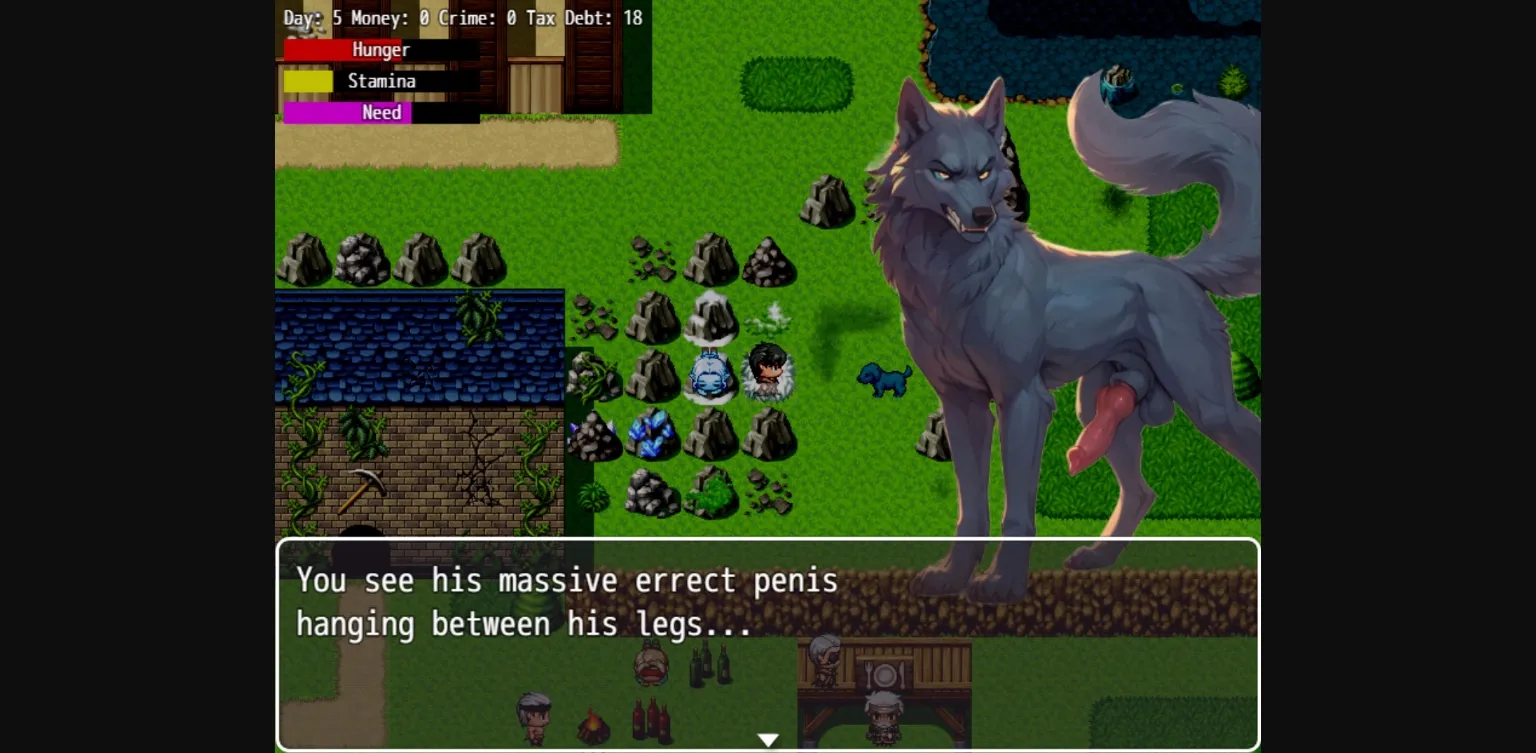The width and height of the screenshot is (1536, 753).
Task: Click the dialogue text box to advance
Action: pos(600,600)
